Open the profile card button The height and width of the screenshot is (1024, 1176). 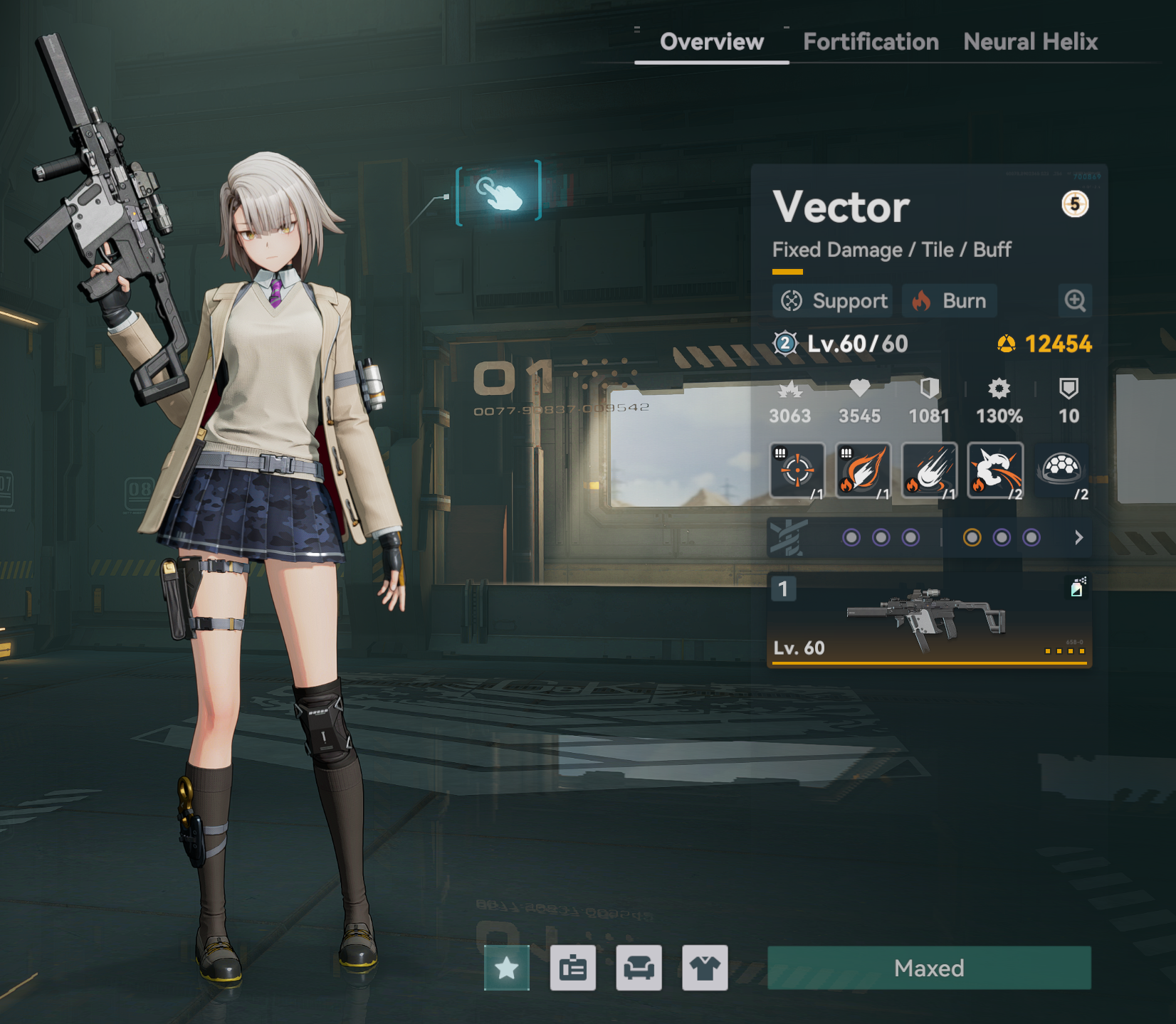tap(573, 968)
